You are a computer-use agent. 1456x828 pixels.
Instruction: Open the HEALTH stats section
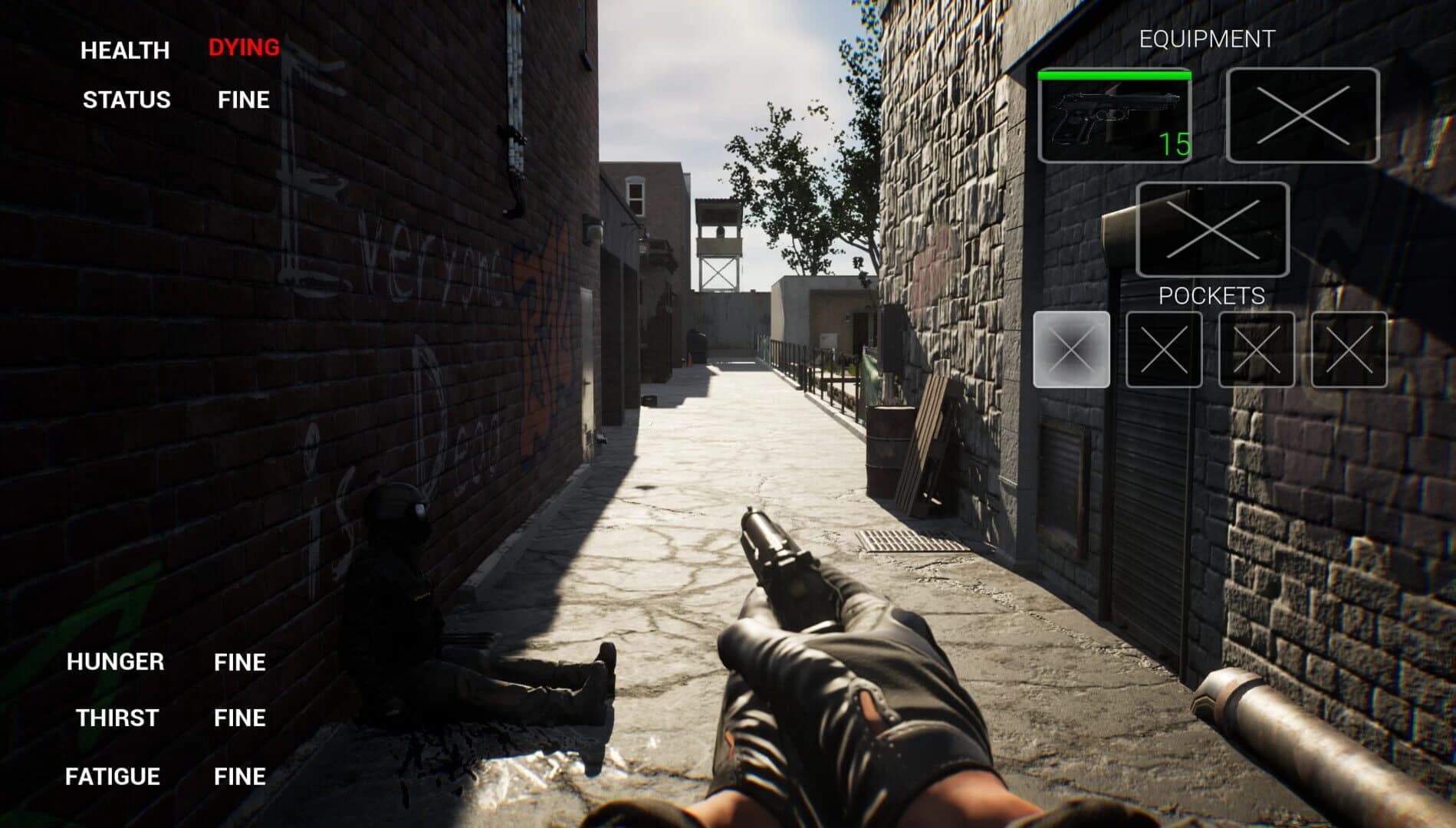pos(124,51)
